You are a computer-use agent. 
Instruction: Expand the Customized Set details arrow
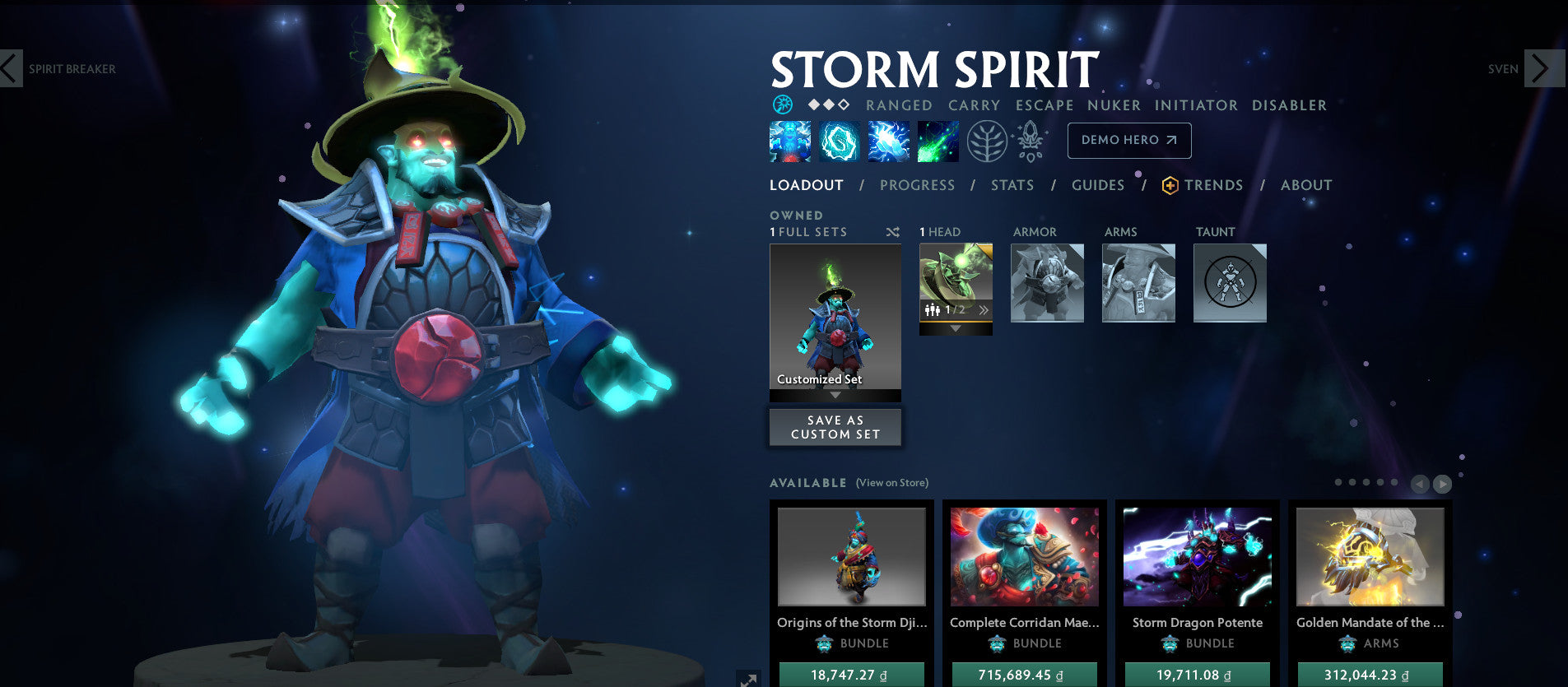click(835, 395)
